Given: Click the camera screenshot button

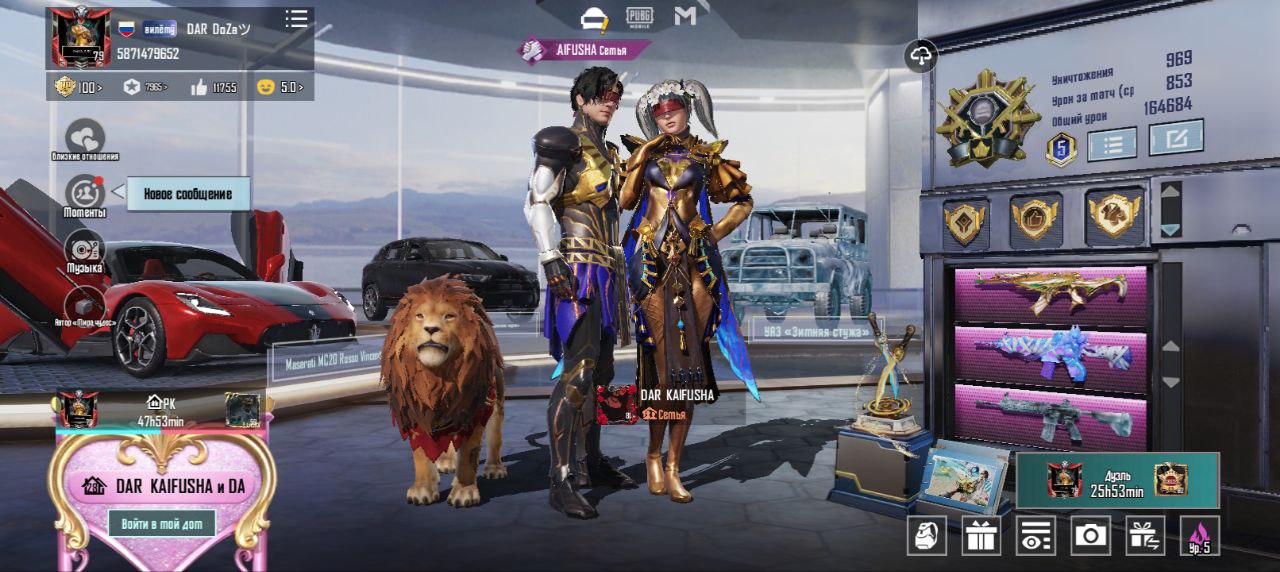Looking at the screenshot, I should tap(1090, 536).
